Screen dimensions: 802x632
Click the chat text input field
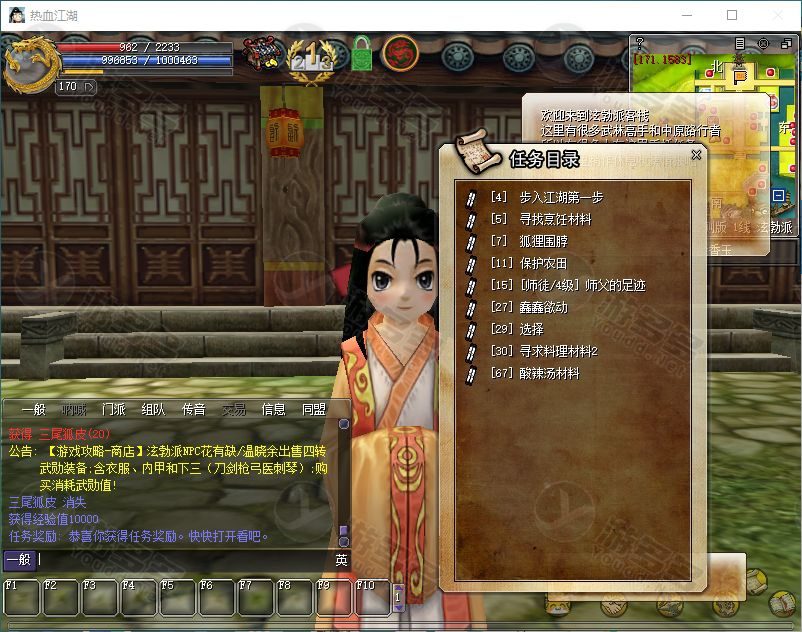[180, 560]
